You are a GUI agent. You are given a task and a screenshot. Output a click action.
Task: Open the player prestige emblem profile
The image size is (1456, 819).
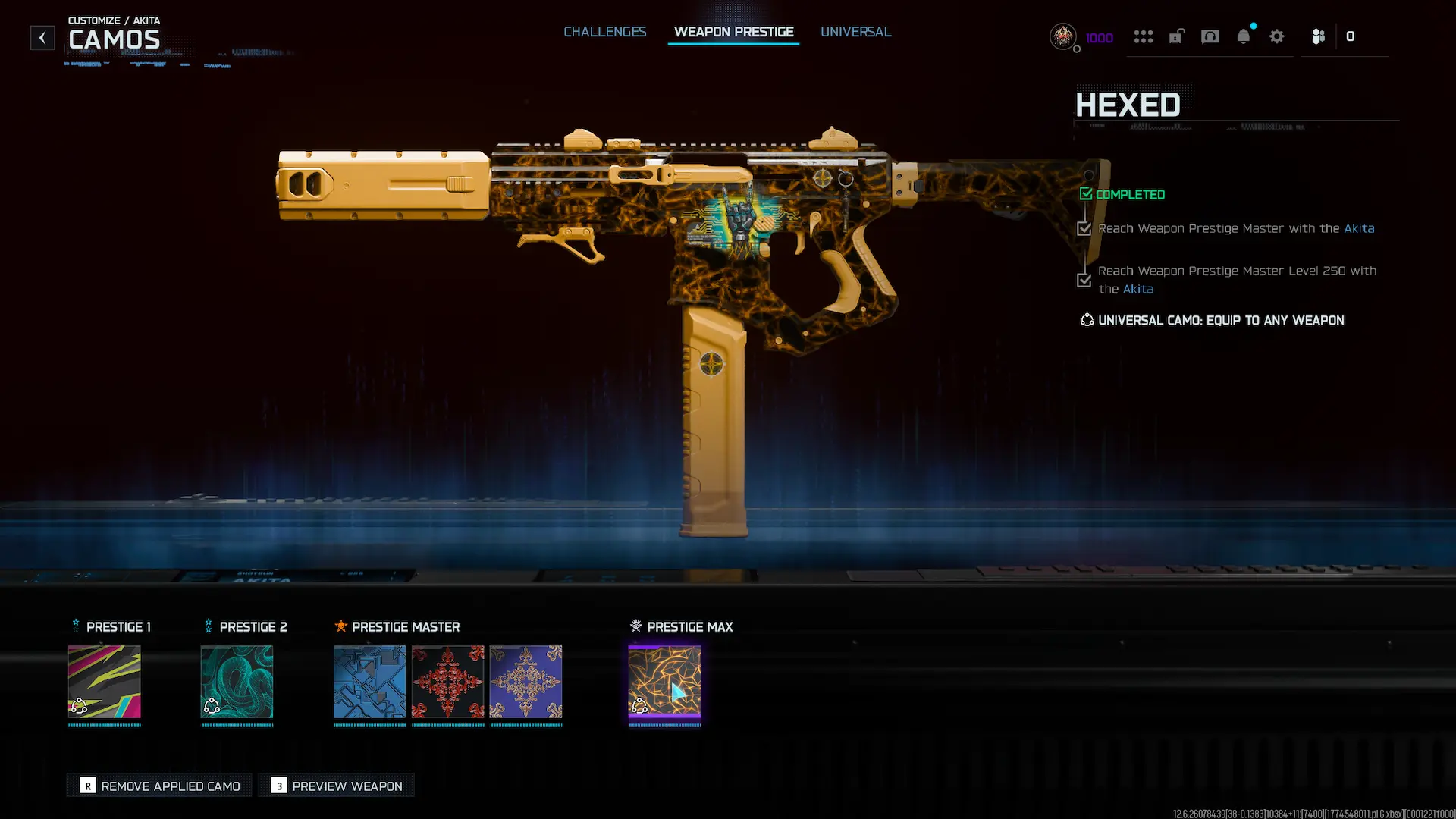[1063, 36]
